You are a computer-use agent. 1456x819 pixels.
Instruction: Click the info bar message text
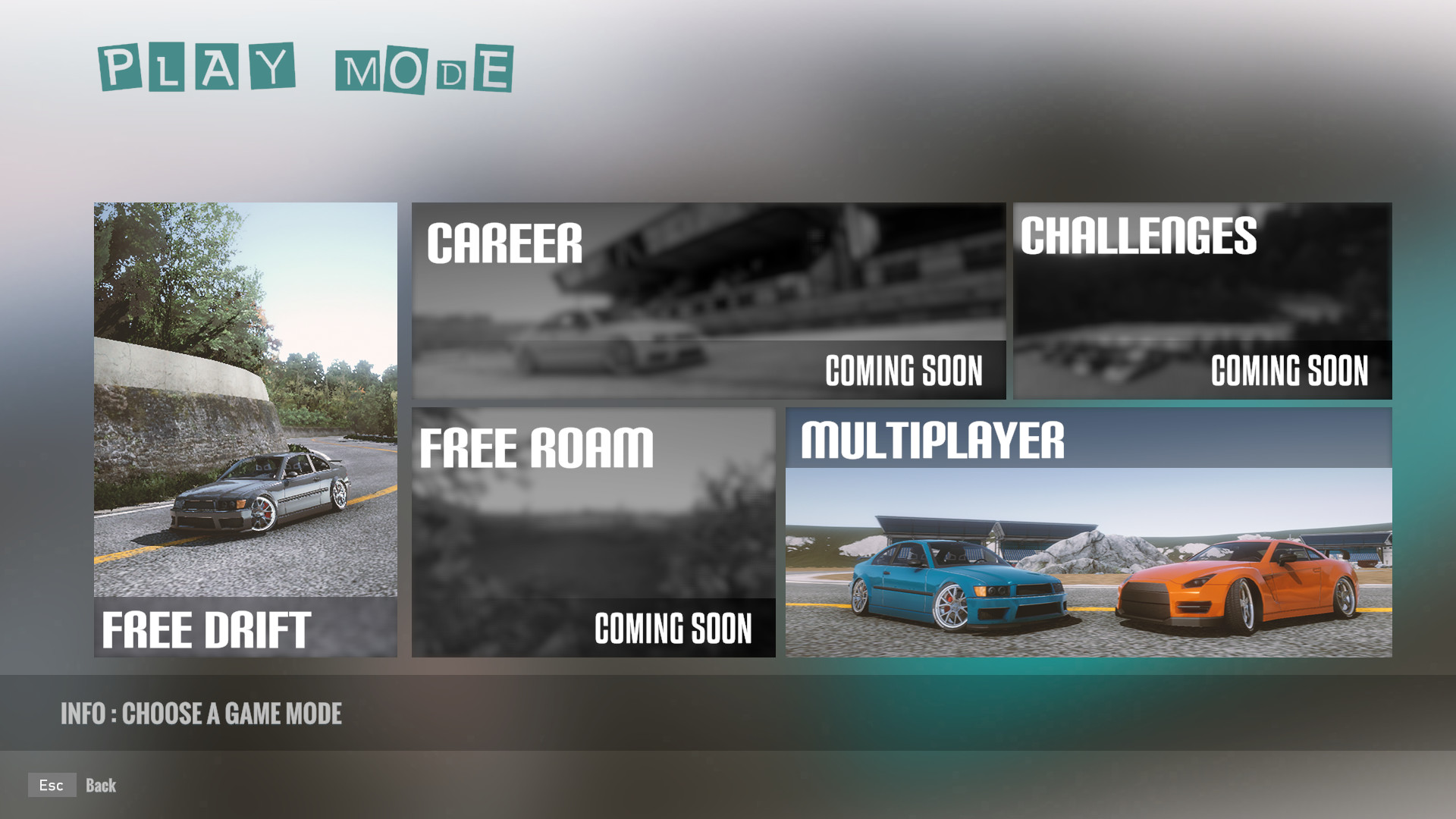pos(202,714)
